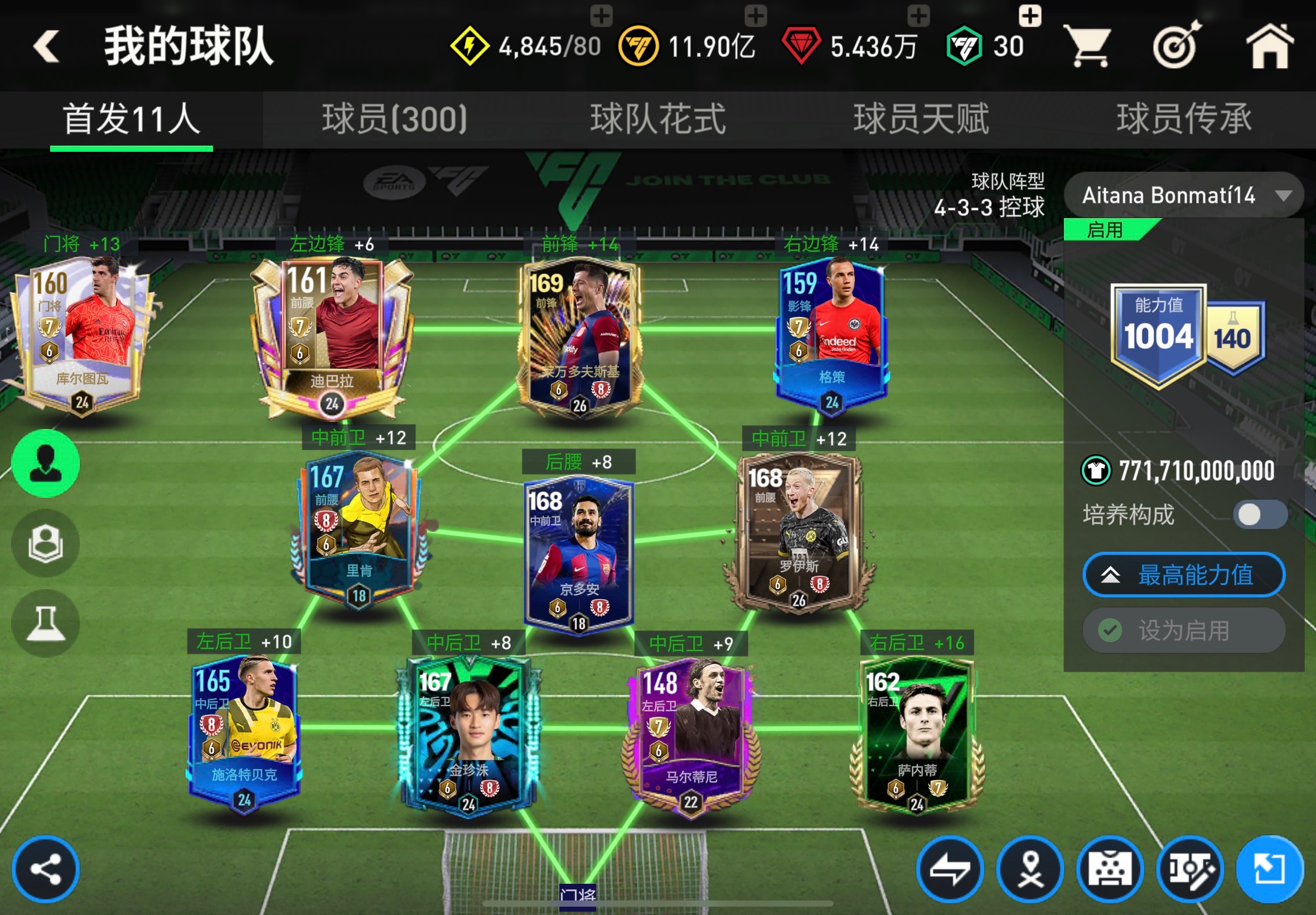1316x915 pixels.
Task: Open the shop cart icon
Action: coord(1087,46)
